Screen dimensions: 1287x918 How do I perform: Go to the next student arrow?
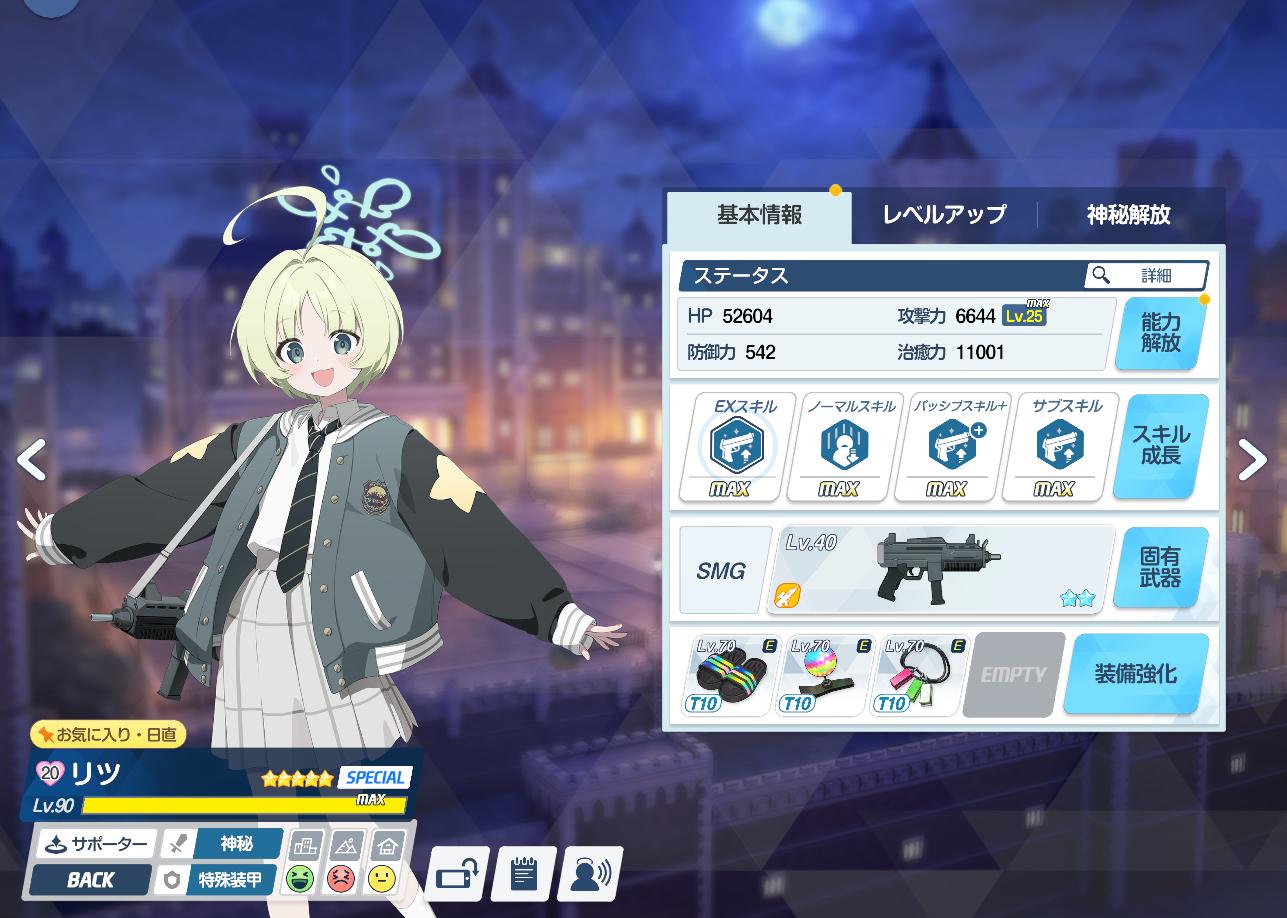click(x=1253, y=461)
